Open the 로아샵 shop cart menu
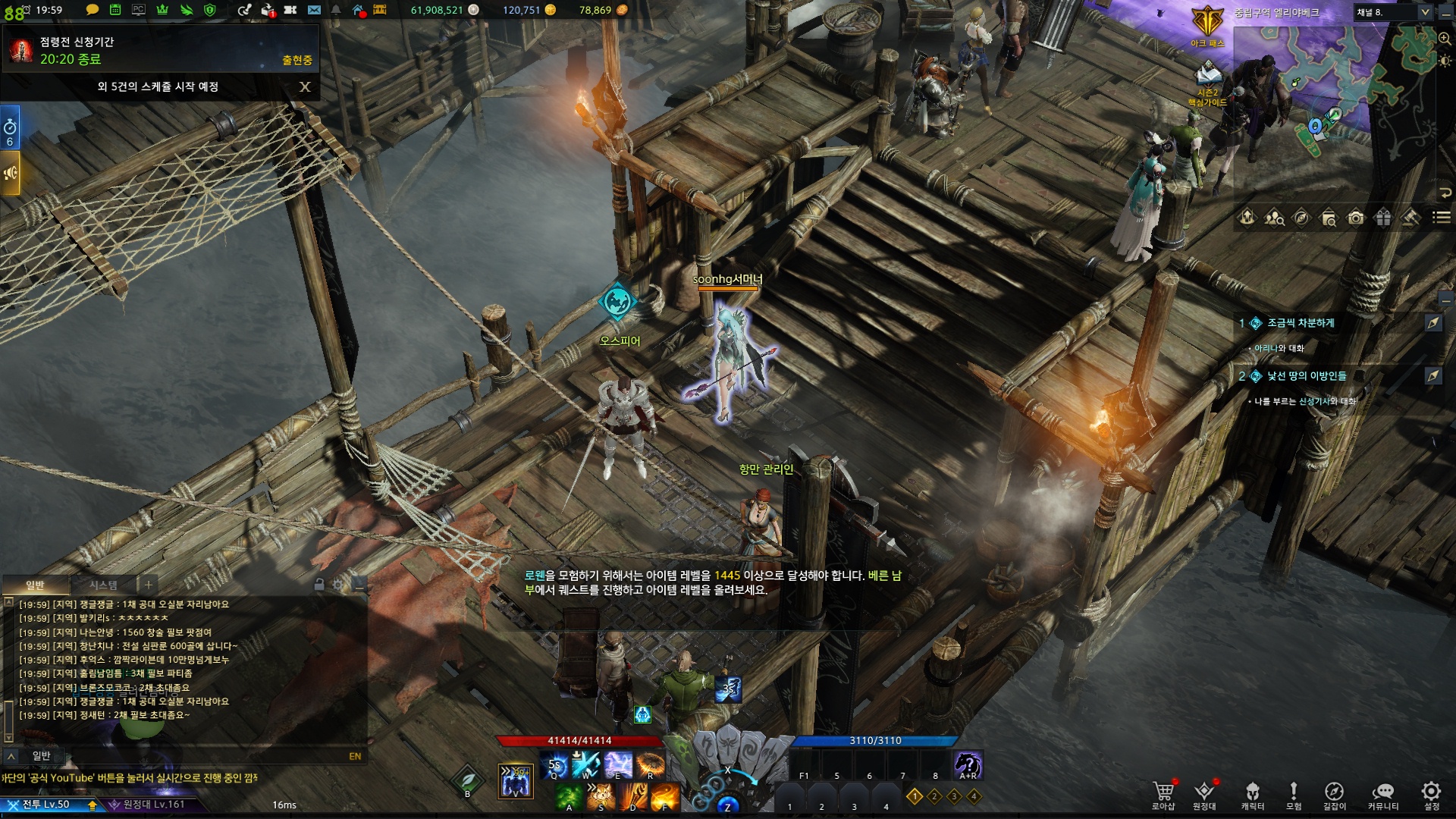Image resolution: width=1456 pixels, height=819 pixels. tap(1163, 793)
